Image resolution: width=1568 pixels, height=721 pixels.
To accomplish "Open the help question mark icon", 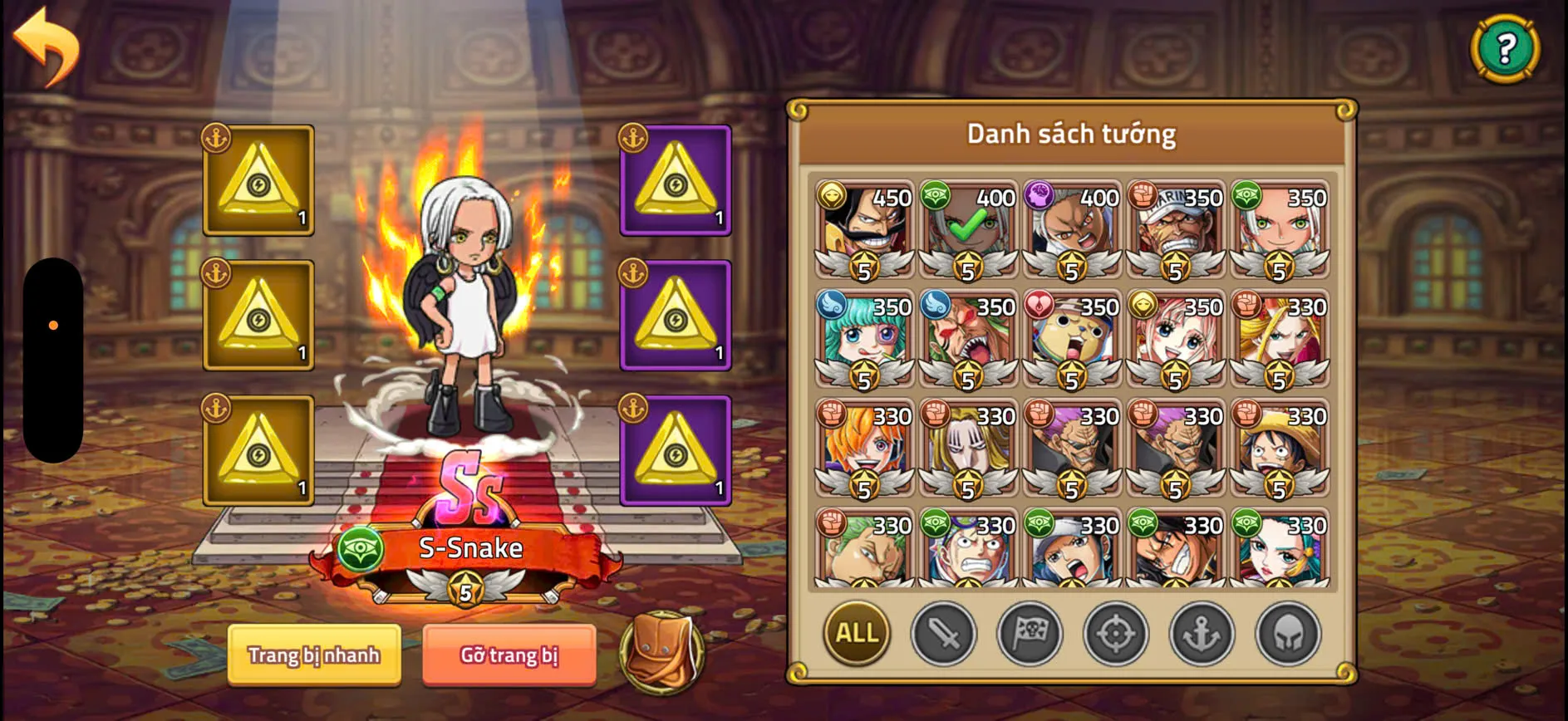I will 1504,46.
